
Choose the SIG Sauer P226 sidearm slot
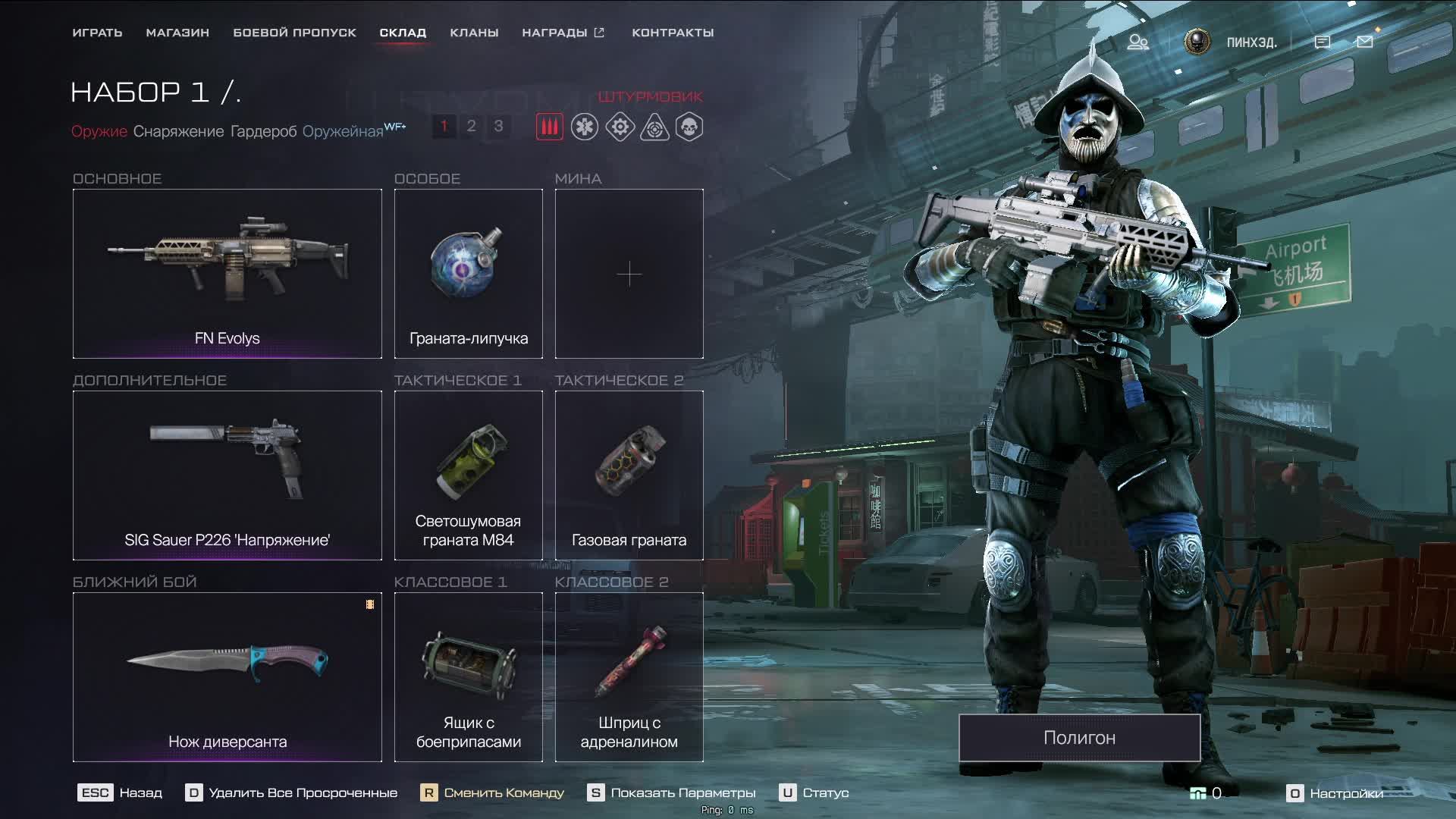pos(227,475)
